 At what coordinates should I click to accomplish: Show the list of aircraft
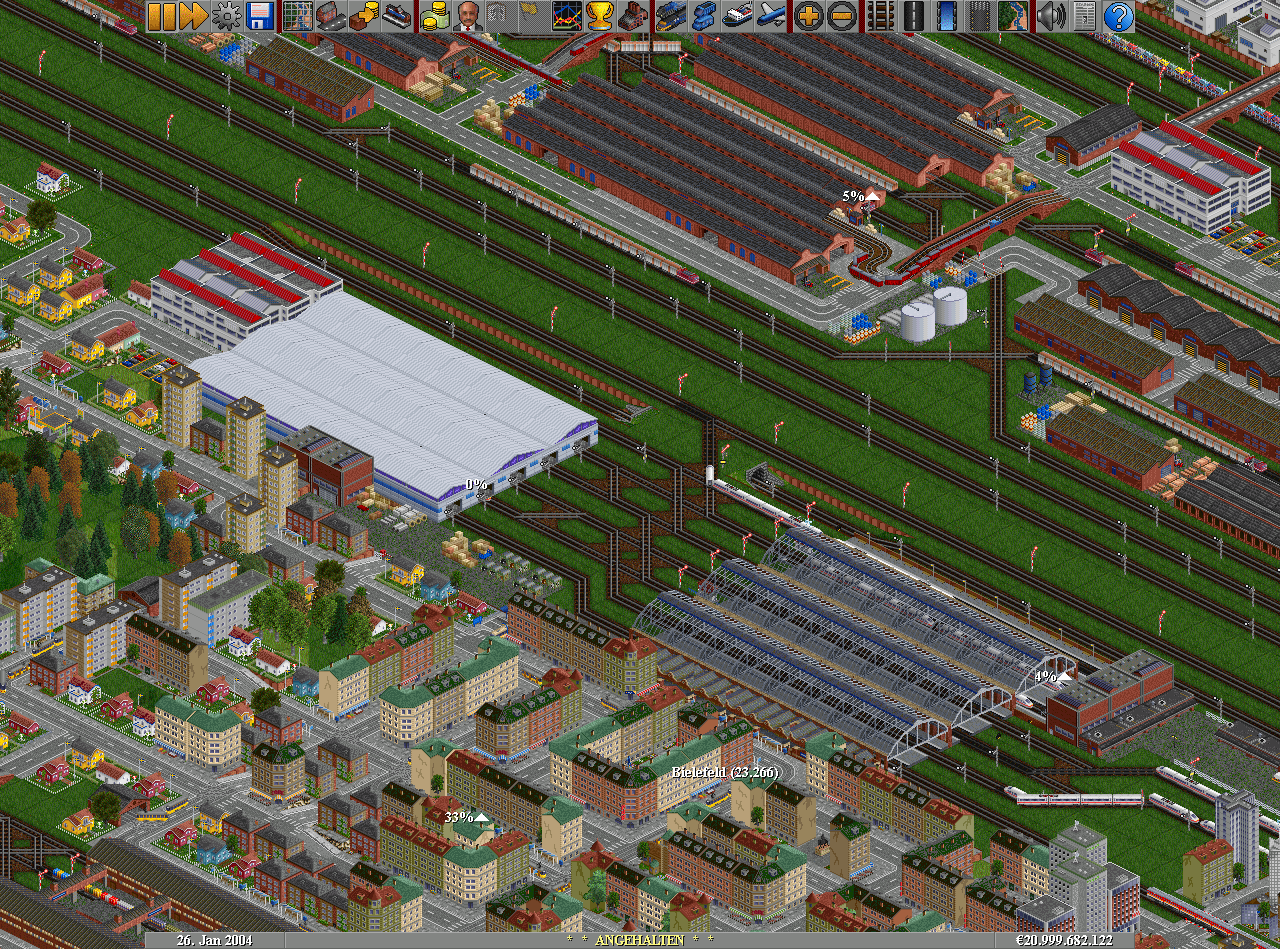coord(770,15)
